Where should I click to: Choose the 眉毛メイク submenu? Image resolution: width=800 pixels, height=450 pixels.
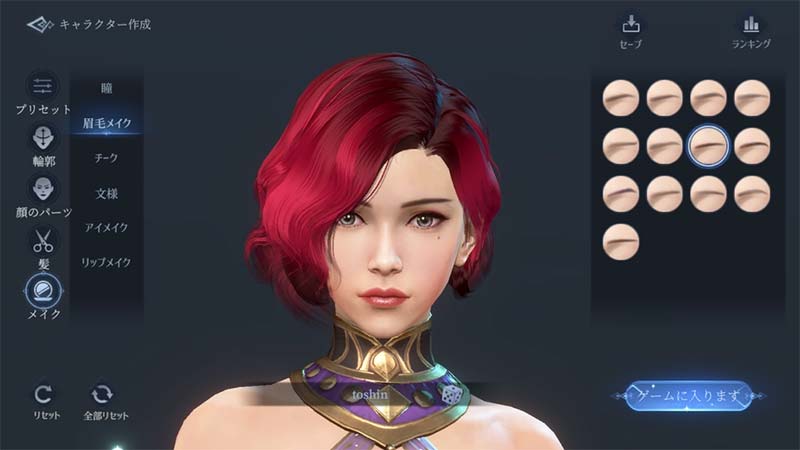106,123
